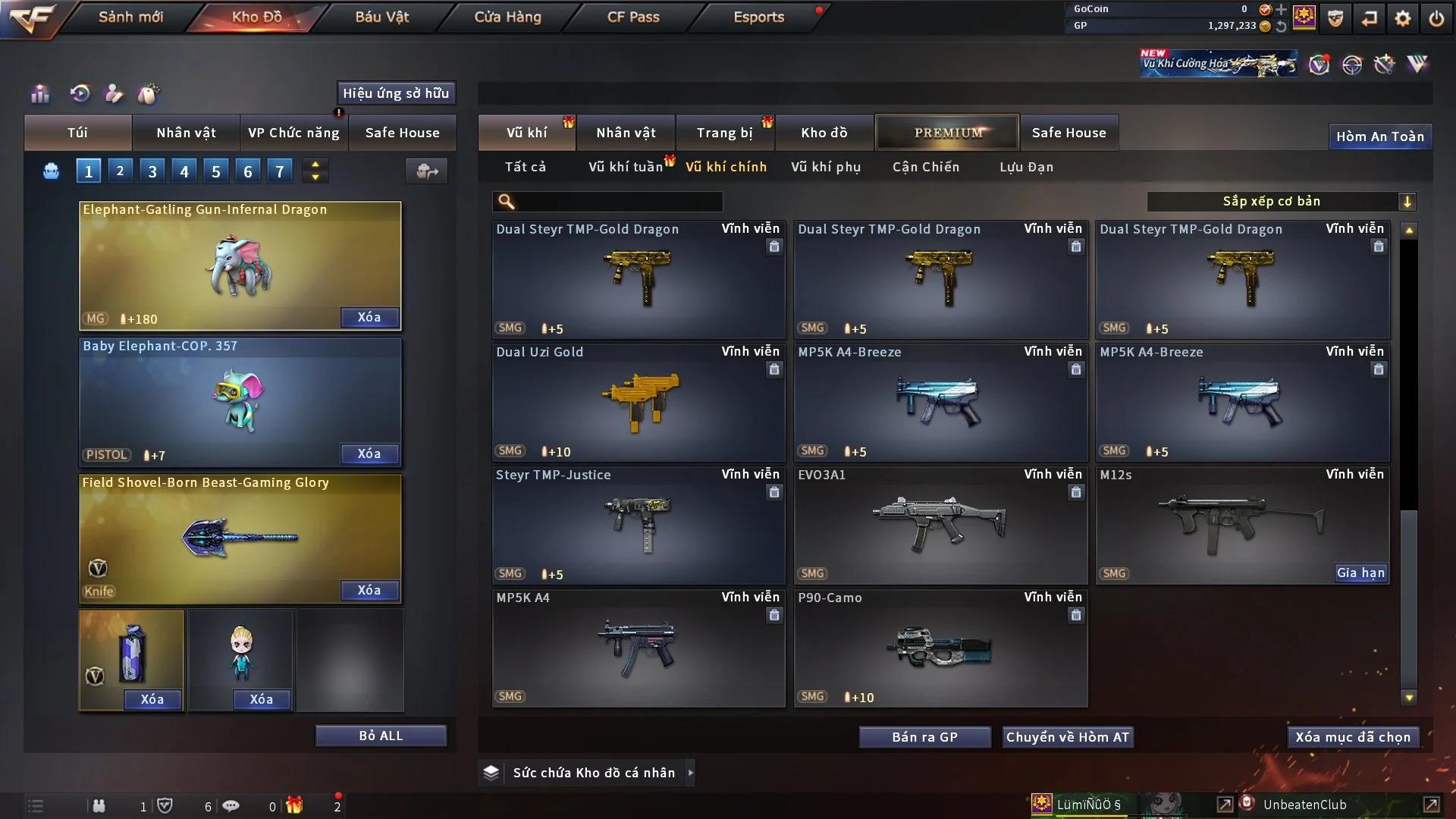Image resolution: width=1456 pixels, height=819 pixels.
Task: Remove the Elephant-Gatling Gun with Xóa
Action: click(369, 317)
